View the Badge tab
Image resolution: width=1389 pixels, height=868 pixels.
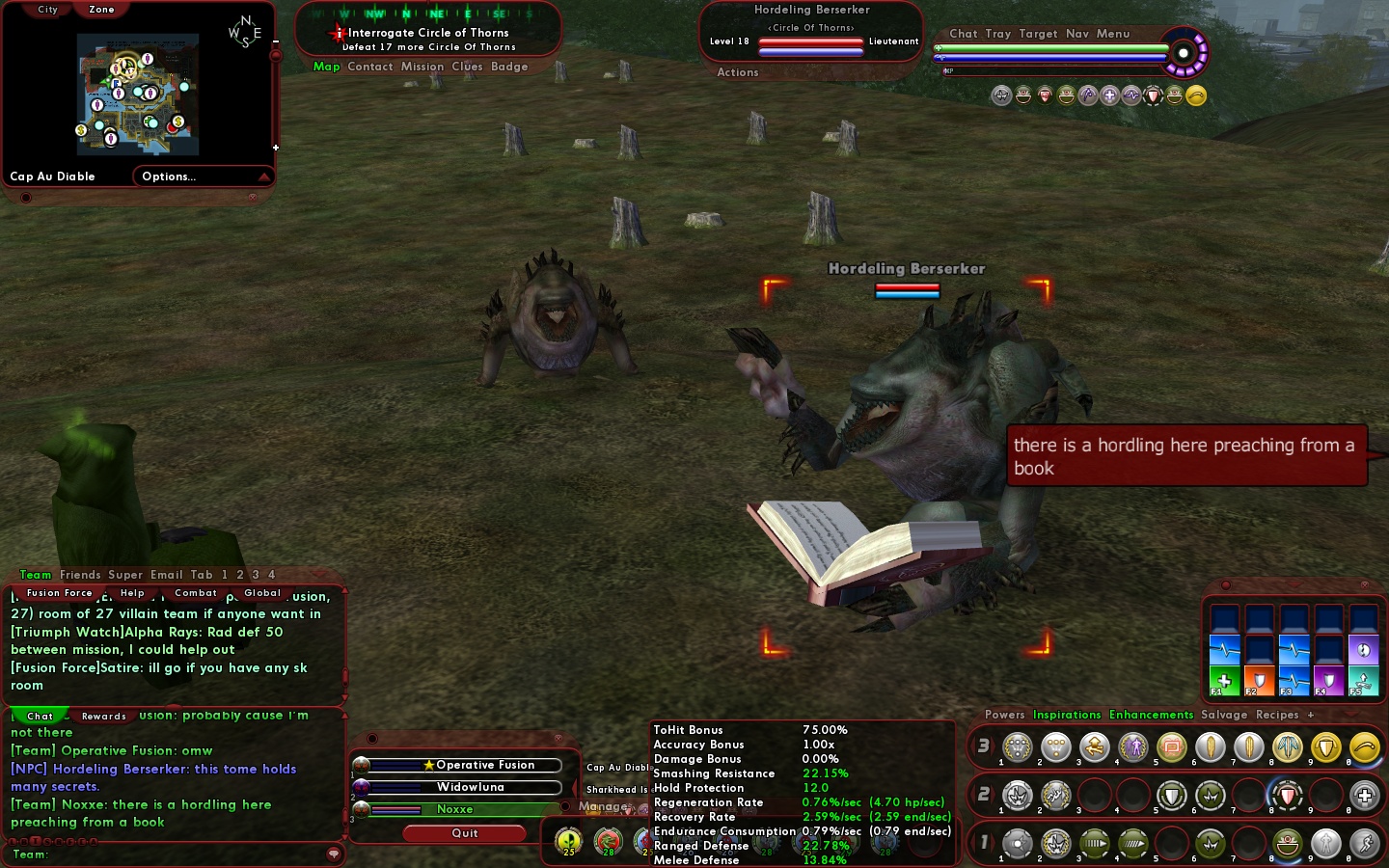[509, 67]
